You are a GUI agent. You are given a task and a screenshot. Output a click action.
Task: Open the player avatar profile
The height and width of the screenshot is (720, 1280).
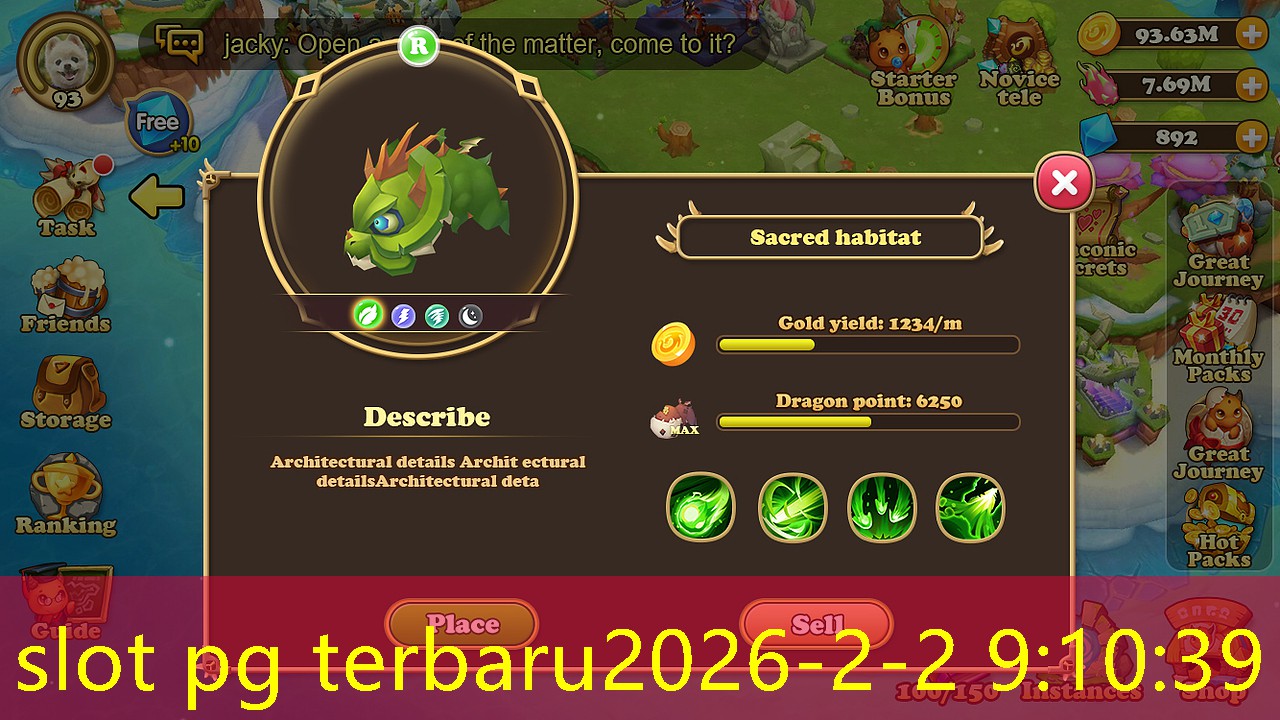coord(67,62)
